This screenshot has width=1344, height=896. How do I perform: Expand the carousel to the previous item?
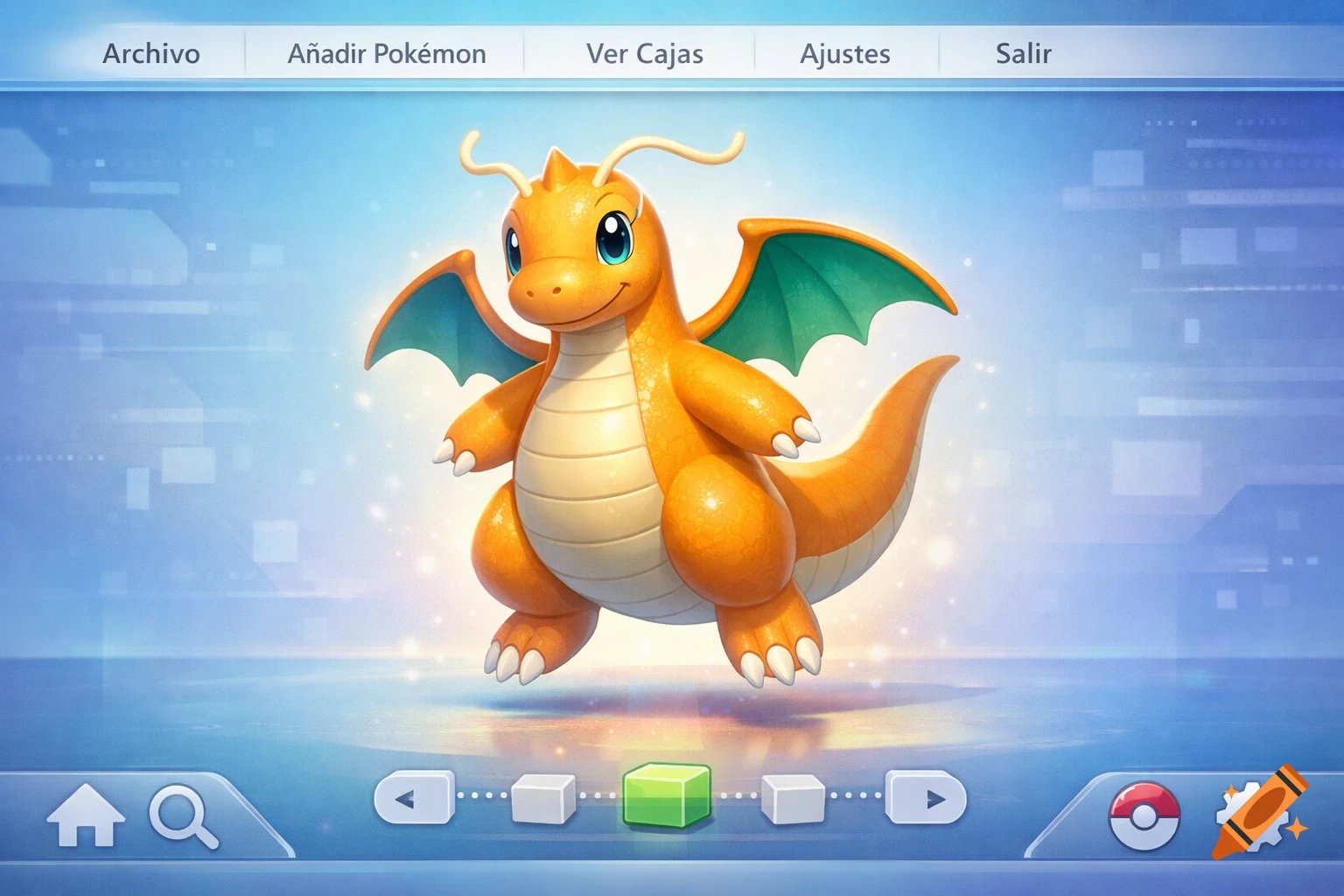tap(413, 798)
